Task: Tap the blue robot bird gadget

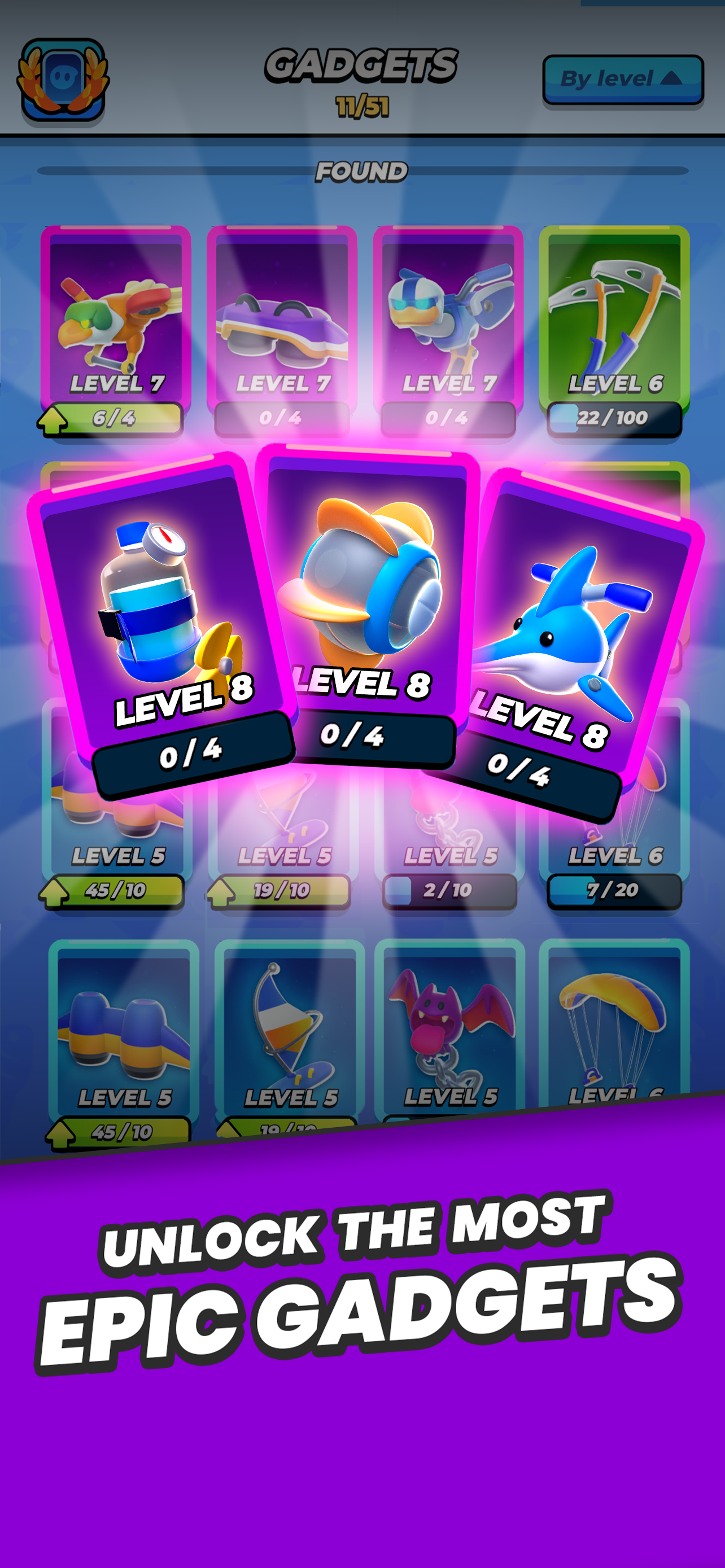Action: (x=447, y=317)
